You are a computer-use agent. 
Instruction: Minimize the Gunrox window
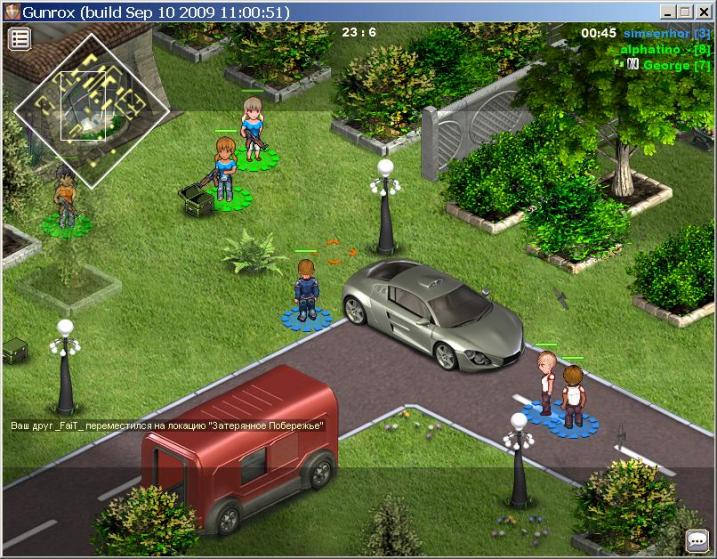tap(667, 11)
